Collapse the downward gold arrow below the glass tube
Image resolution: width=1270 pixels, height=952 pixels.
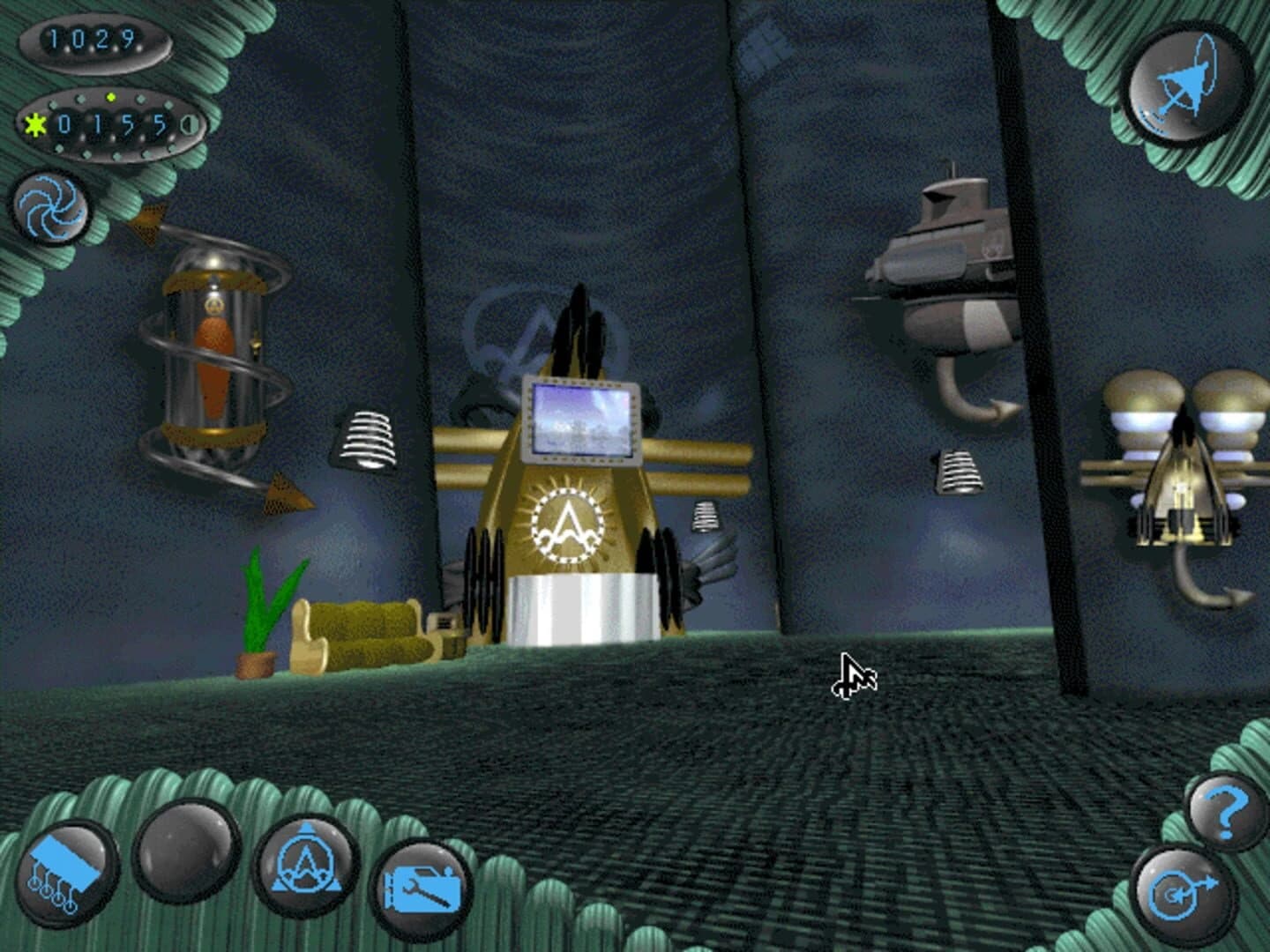coord(284,495)
